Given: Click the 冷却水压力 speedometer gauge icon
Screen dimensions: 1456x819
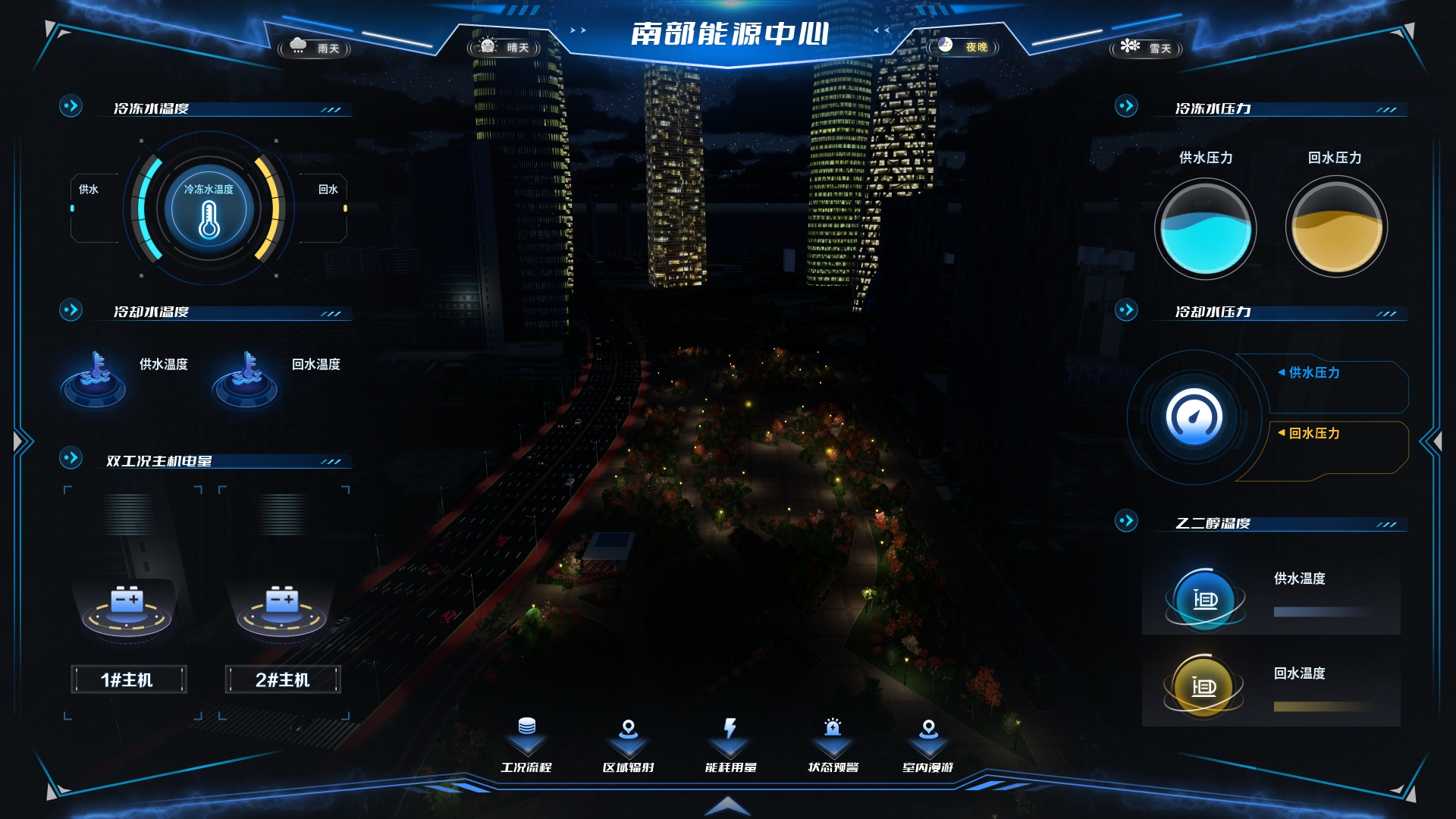Looking at the screenshot, I should click(1194, 416).
